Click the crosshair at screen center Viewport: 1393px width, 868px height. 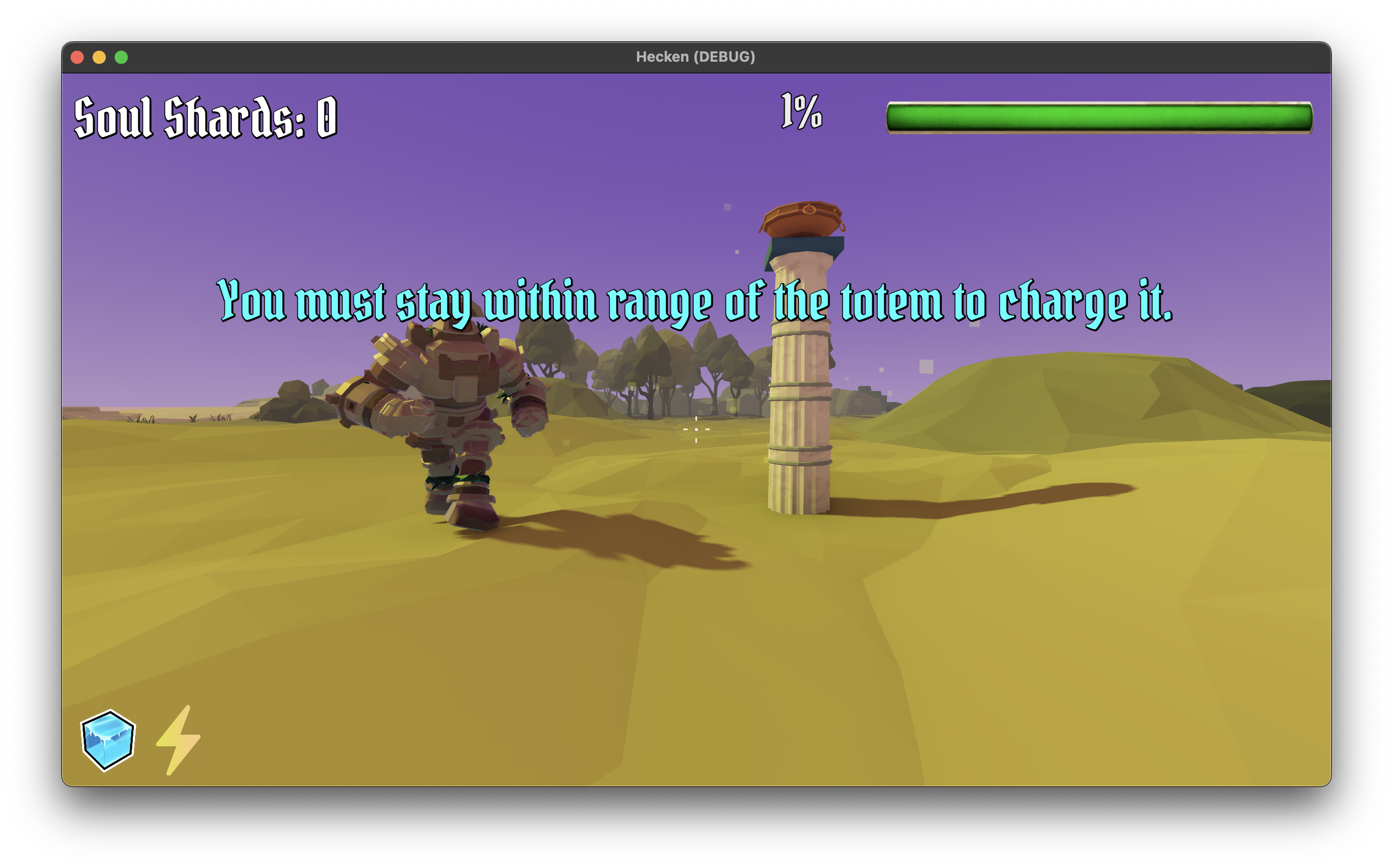tap(696, 429)
